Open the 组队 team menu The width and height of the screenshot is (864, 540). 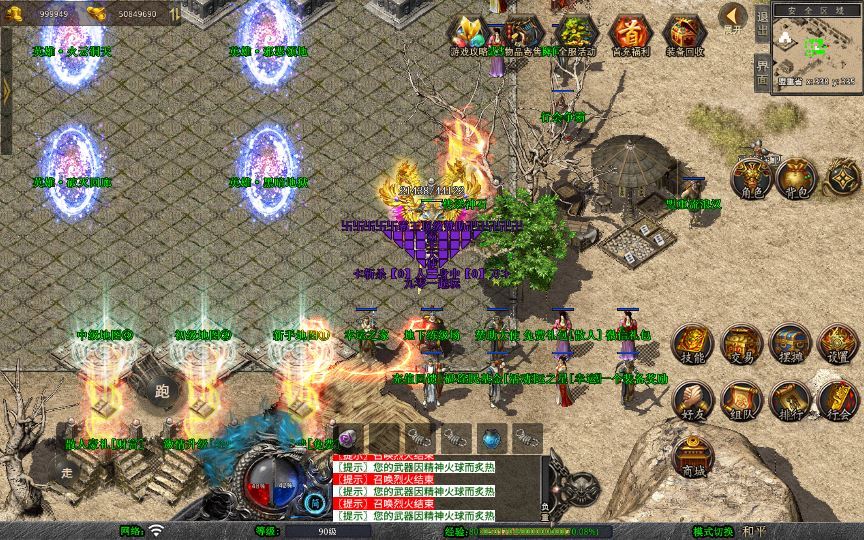point(741,400)
